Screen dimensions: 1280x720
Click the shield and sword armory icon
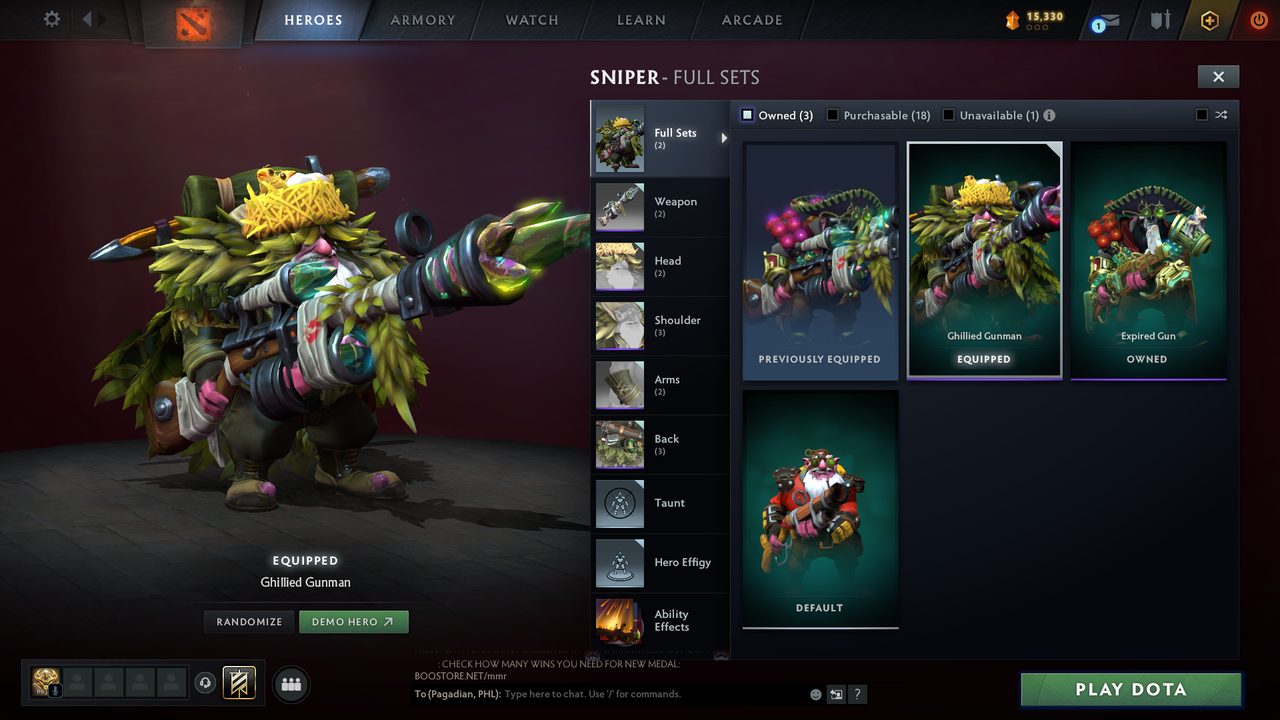pos(1159,20)
